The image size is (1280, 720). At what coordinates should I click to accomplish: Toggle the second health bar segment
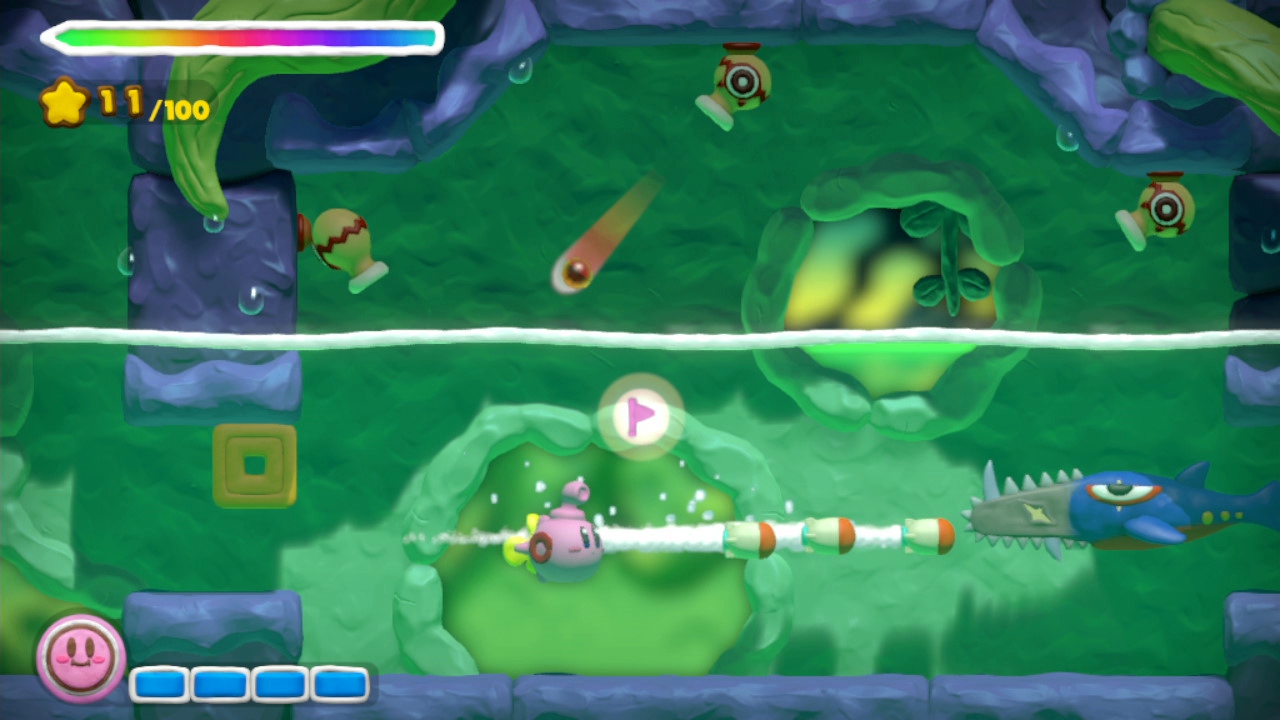(219, 684)
